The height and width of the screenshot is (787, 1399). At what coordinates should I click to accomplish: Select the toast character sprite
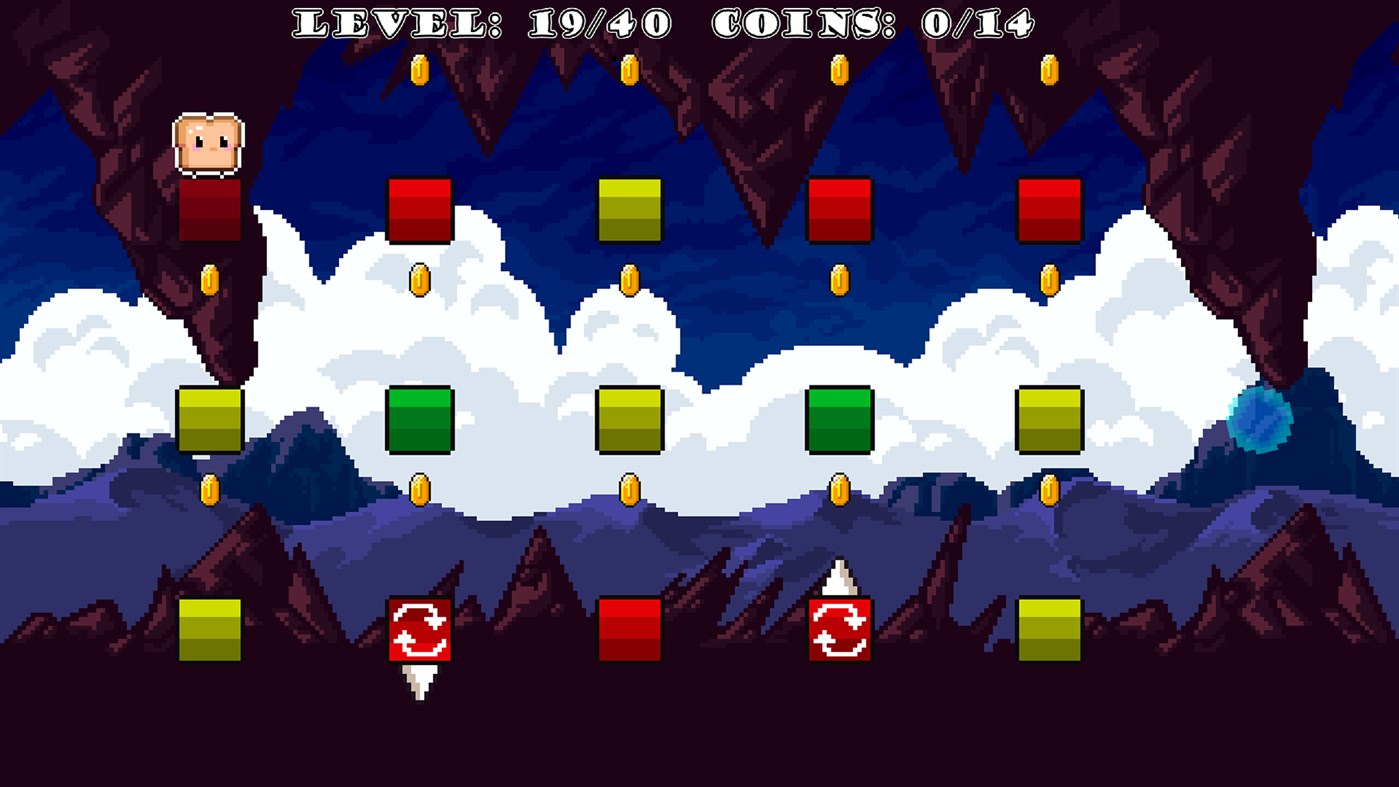208,142
